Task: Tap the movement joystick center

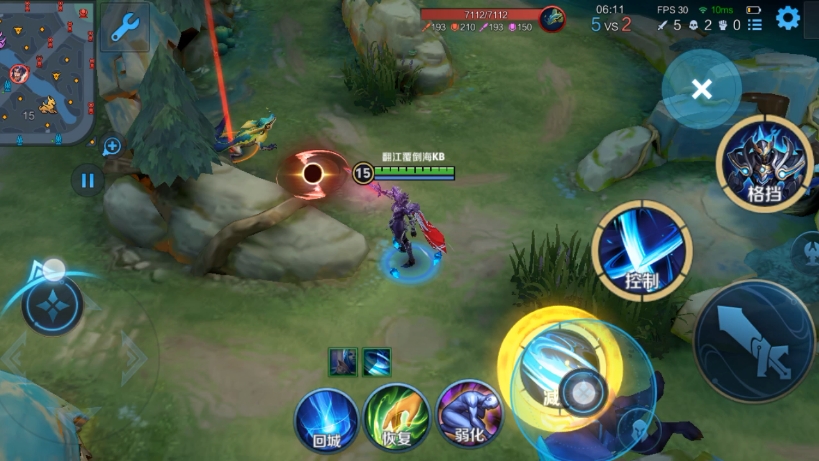Action: (53, 305)
